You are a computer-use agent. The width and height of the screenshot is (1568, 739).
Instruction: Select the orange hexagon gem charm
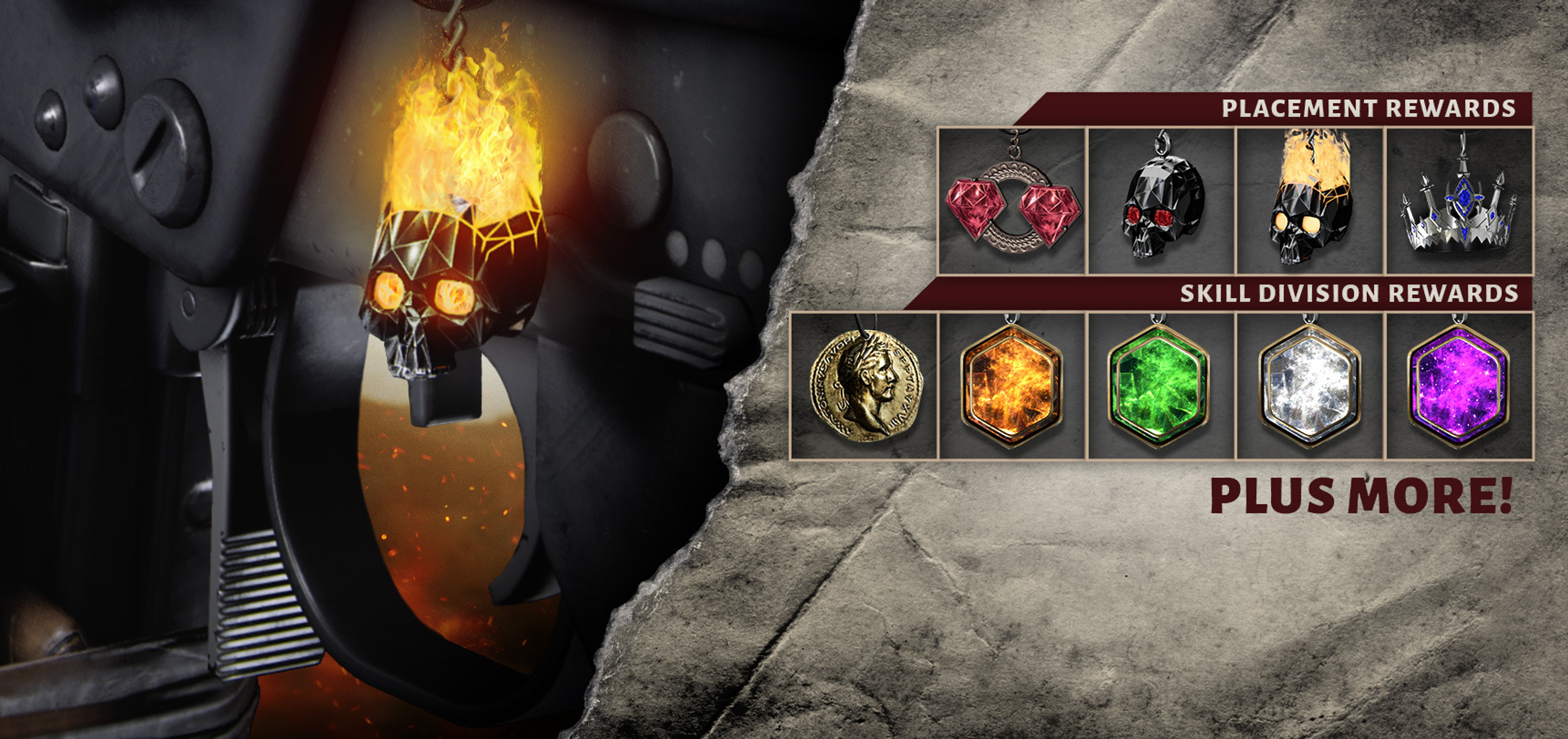pyautogui.click(x=1012, y=386)
